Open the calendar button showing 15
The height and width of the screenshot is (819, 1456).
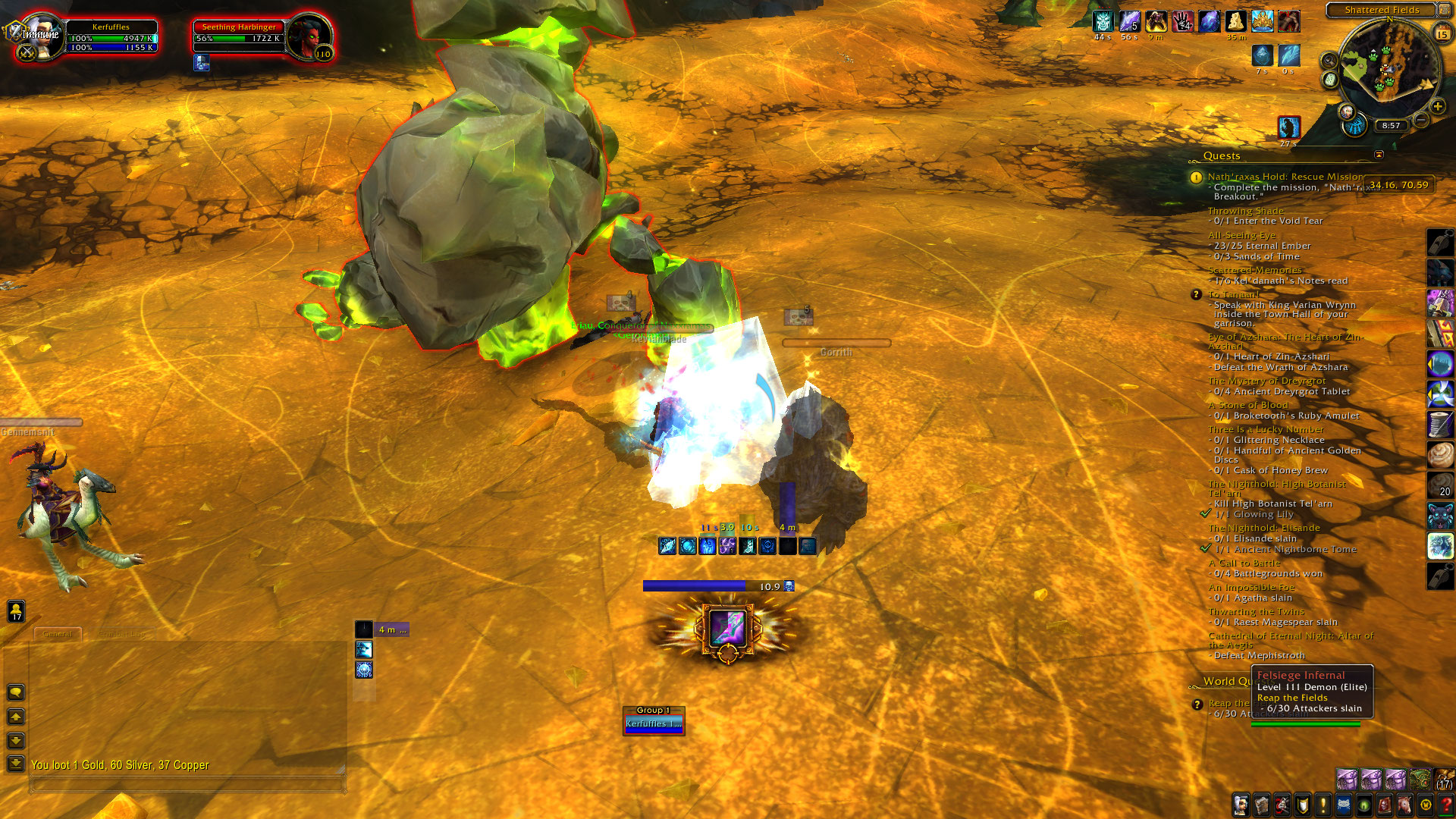1442,34
